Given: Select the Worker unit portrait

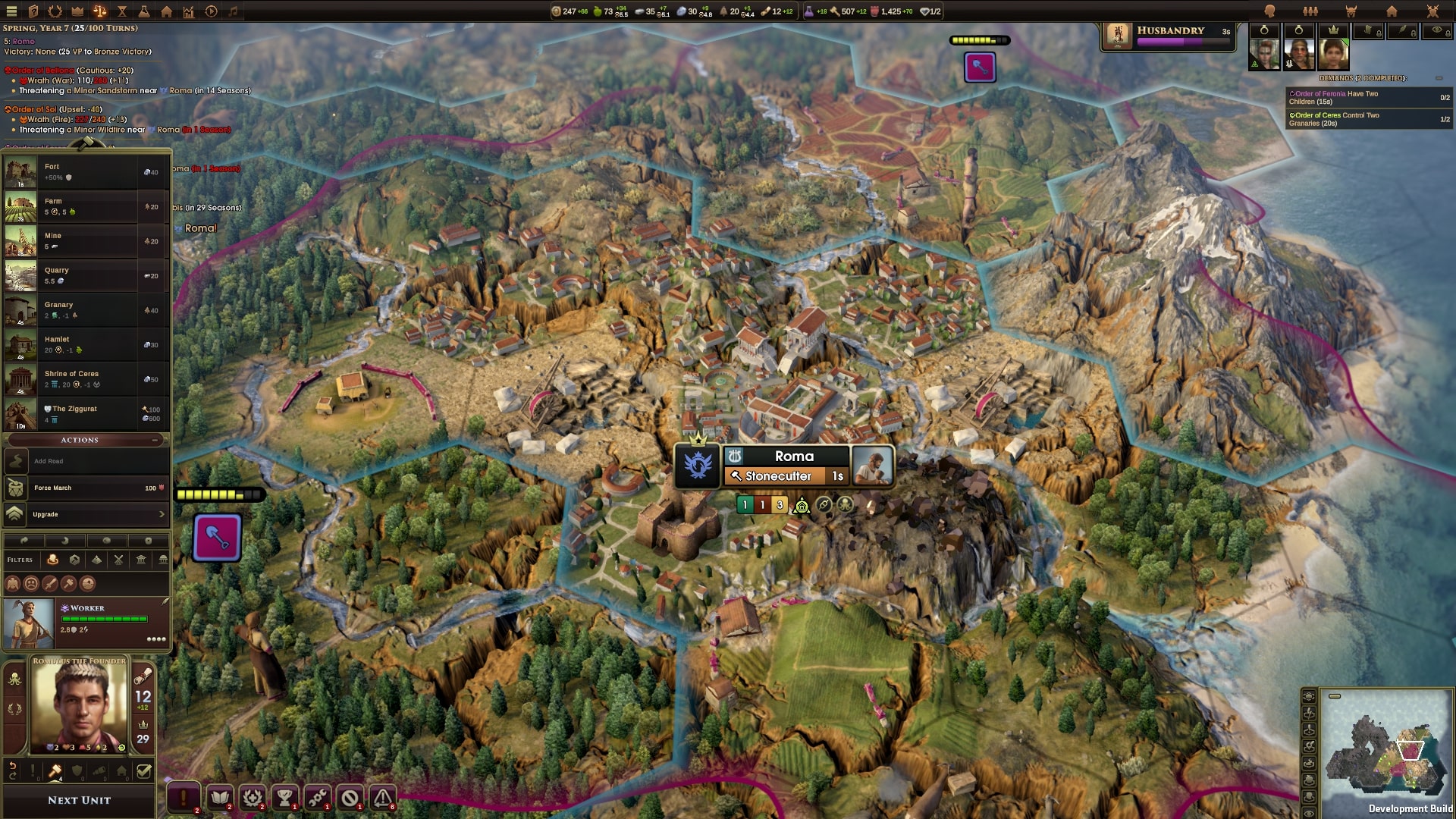Looking at the screenshot, I should click(29, 624).
